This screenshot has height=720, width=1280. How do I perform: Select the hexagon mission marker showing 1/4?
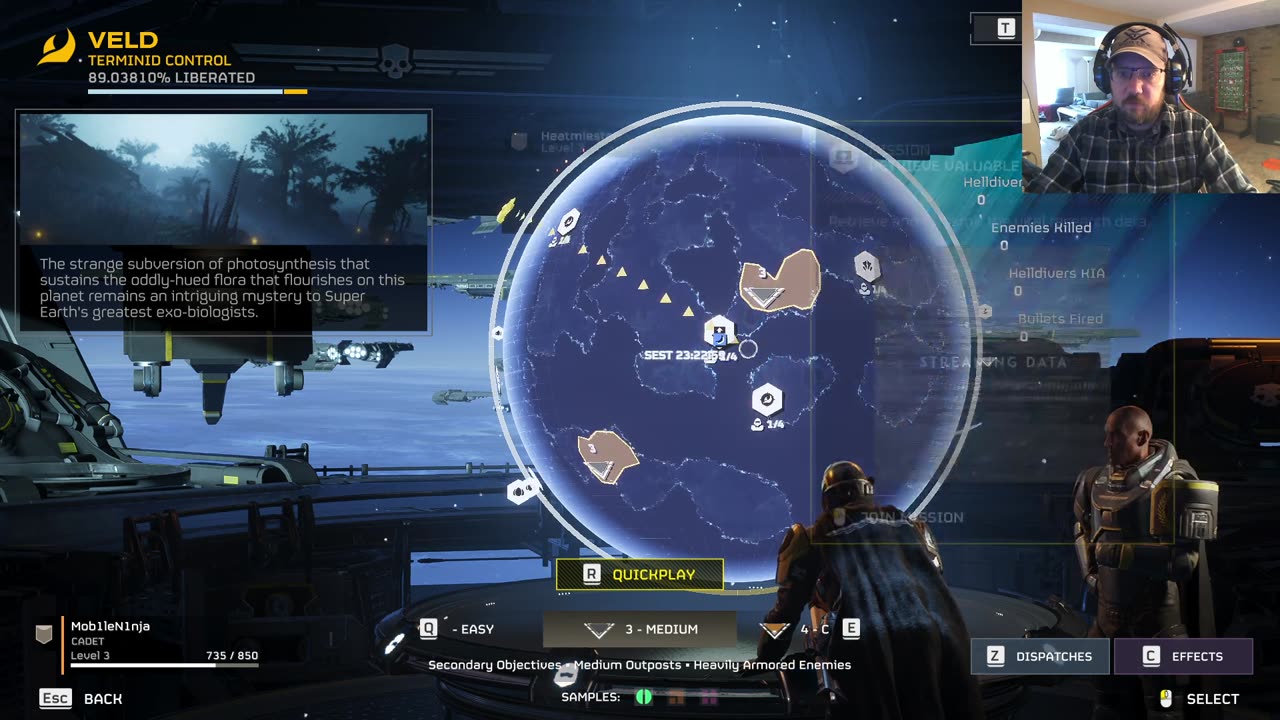tap(767, 400)
